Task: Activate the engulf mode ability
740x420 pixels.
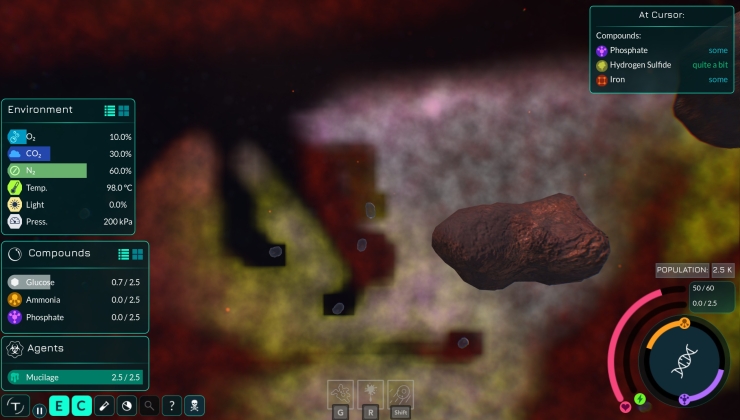Action: [x=341, y=391]
